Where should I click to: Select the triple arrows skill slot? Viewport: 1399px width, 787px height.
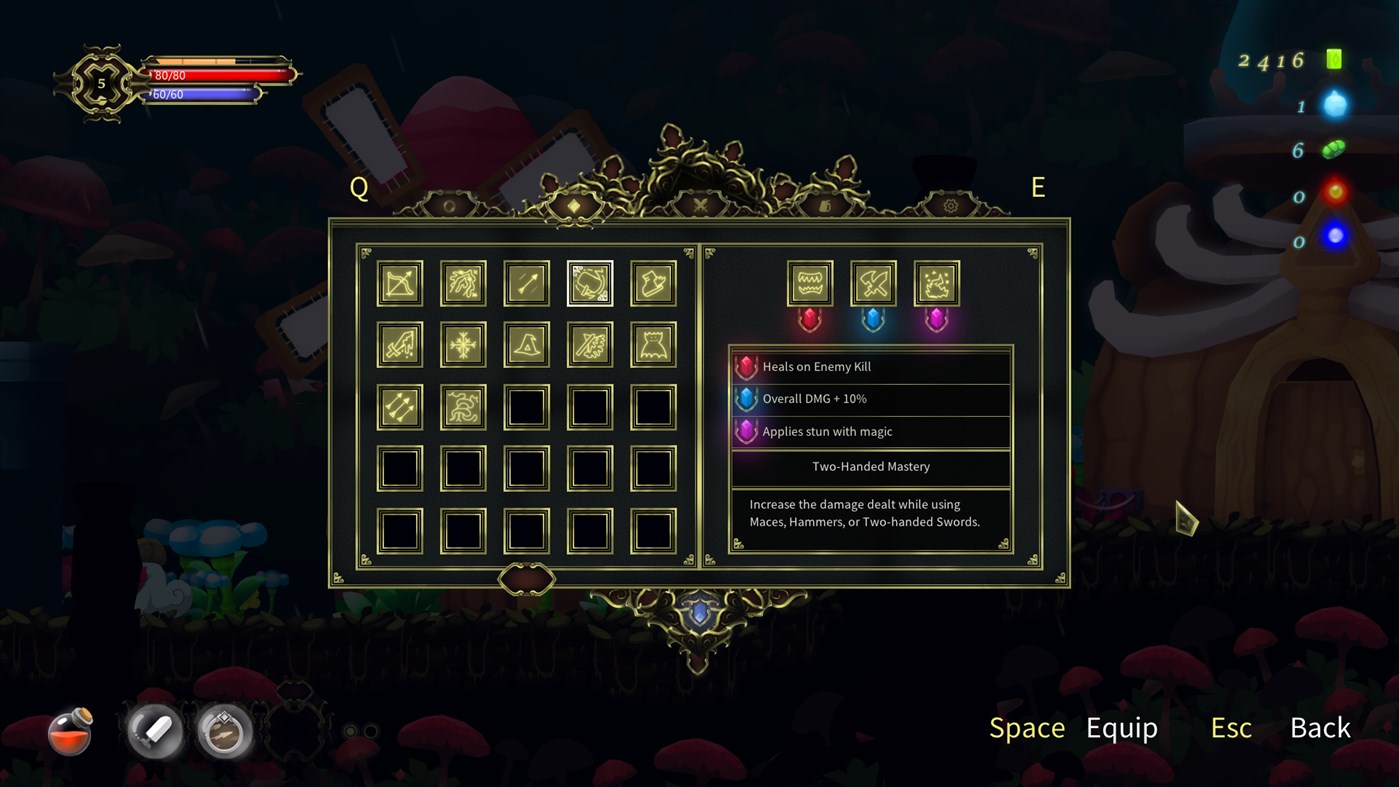pyautogui.click(x=400, y=407)
